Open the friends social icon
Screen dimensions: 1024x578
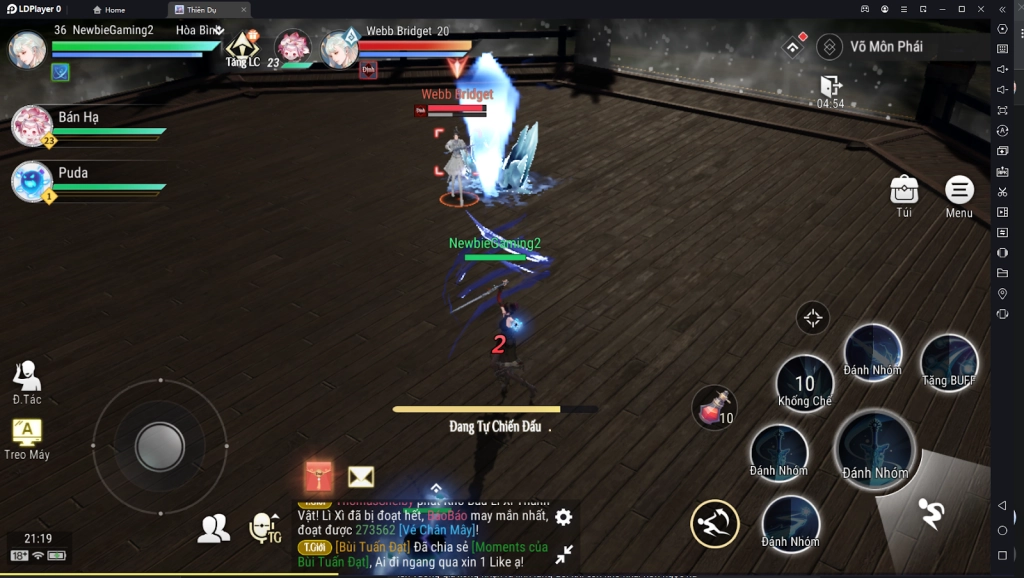[213, 528]
